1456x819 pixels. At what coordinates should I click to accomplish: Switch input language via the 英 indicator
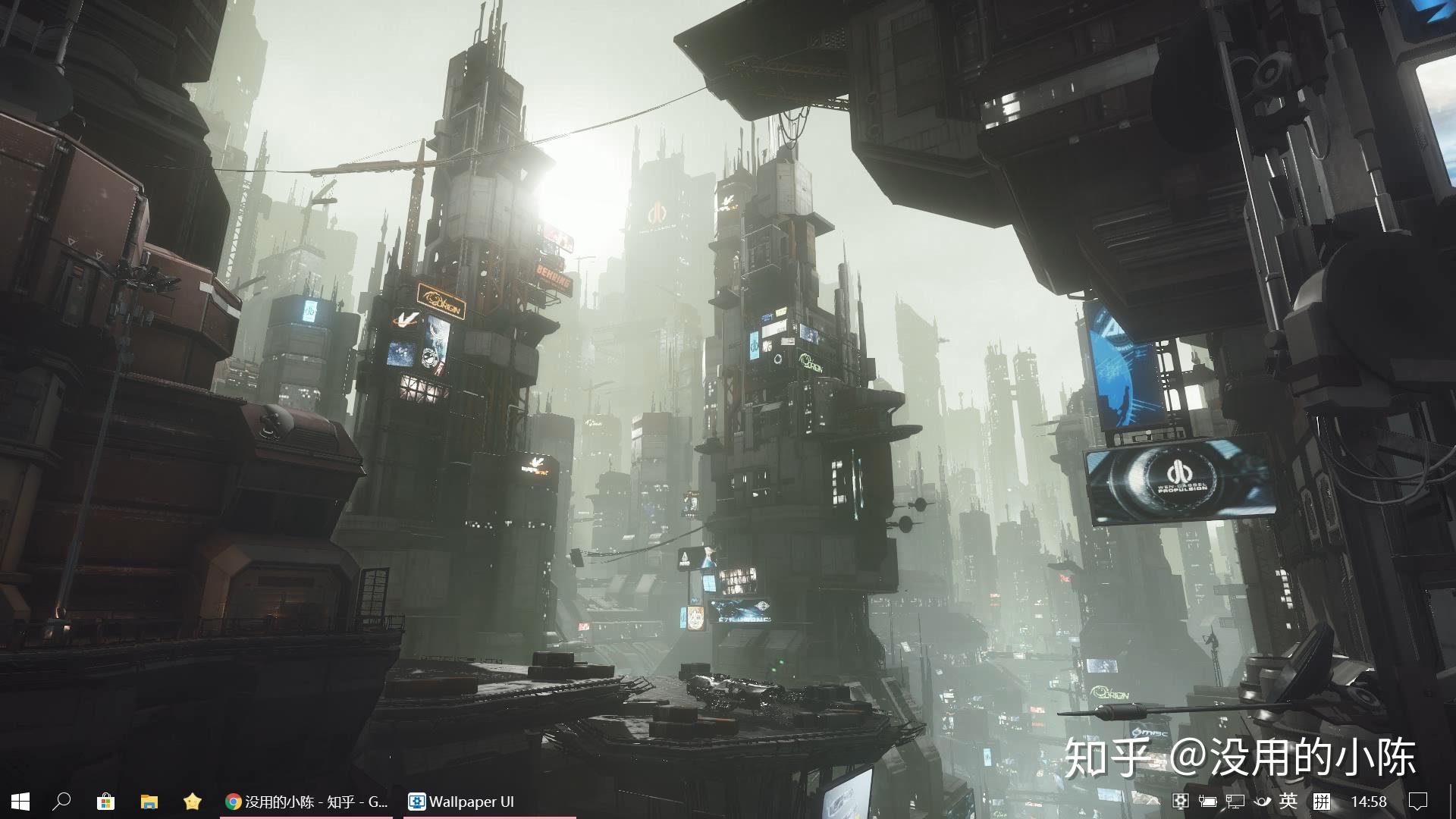coord(1289,802)
